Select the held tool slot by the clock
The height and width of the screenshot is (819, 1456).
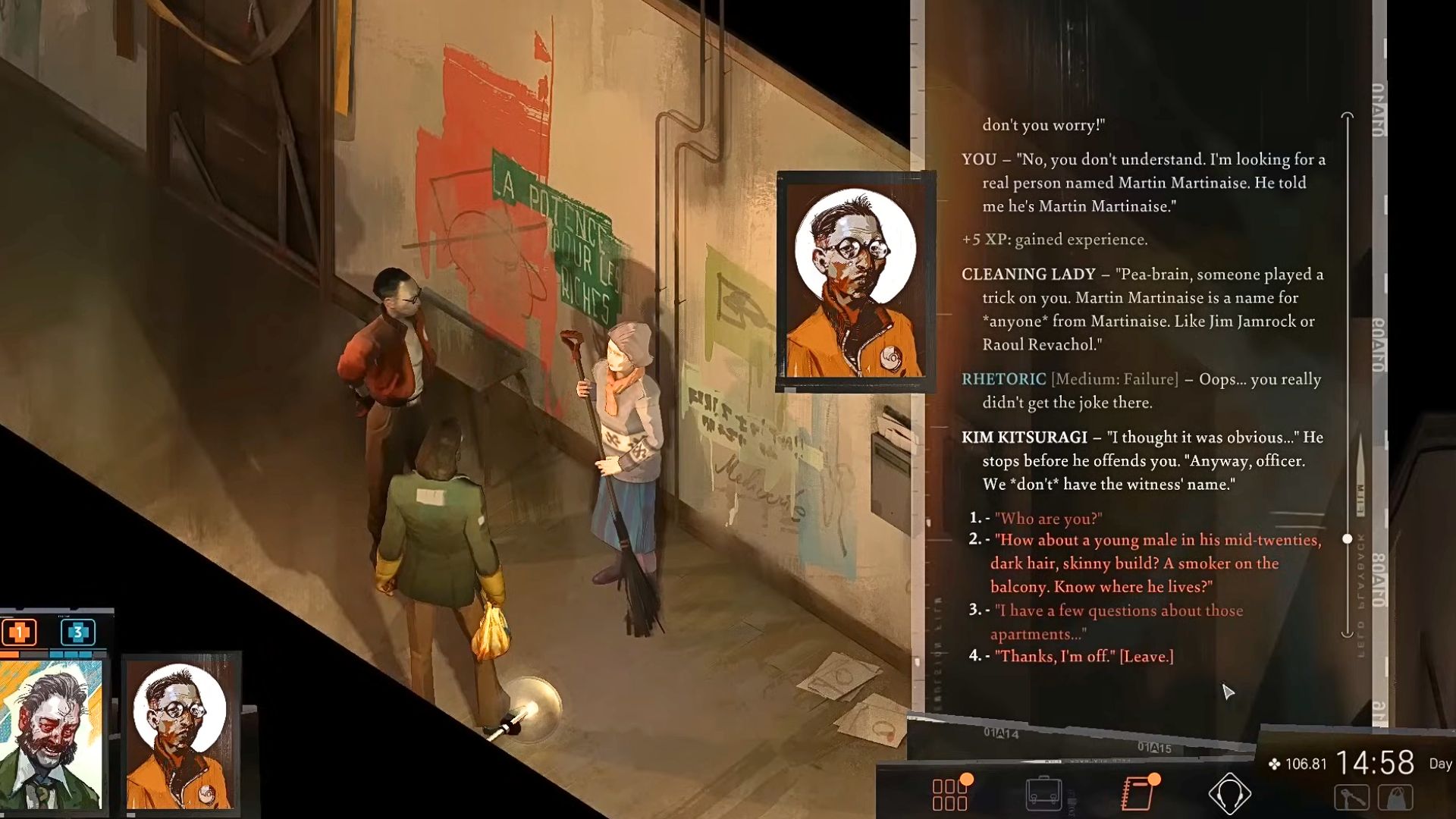[x=1351, y=798]
